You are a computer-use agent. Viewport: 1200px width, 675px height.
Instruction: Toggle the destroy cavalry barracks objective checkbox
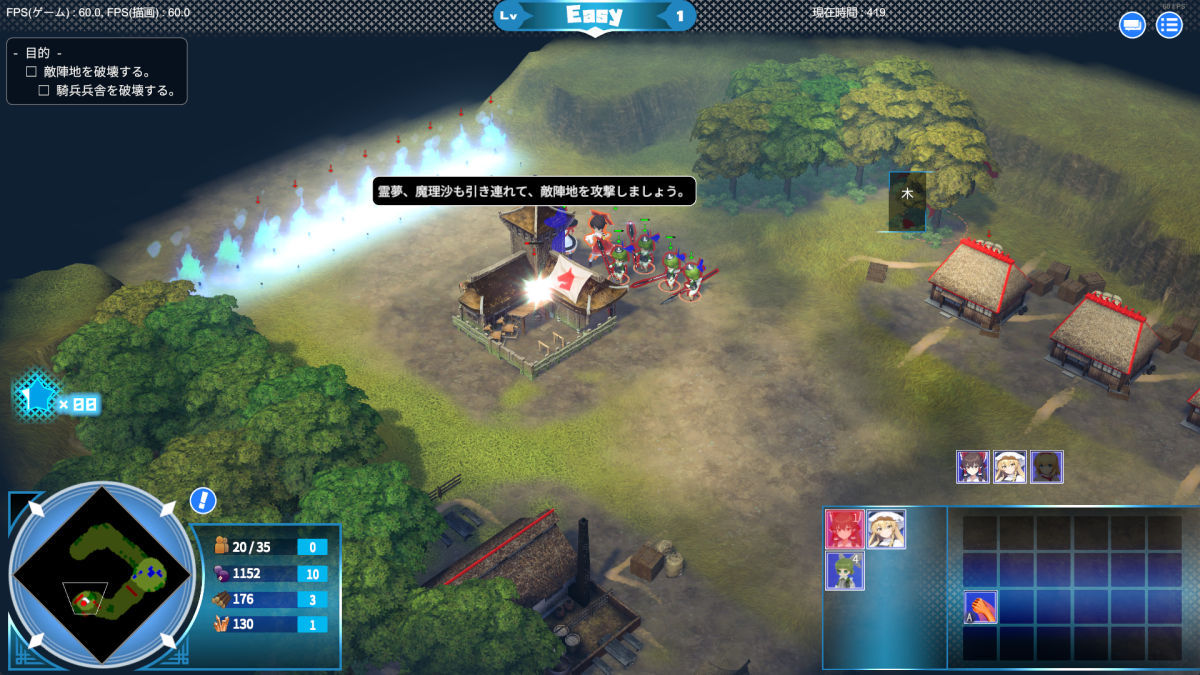tap(44, 90)
